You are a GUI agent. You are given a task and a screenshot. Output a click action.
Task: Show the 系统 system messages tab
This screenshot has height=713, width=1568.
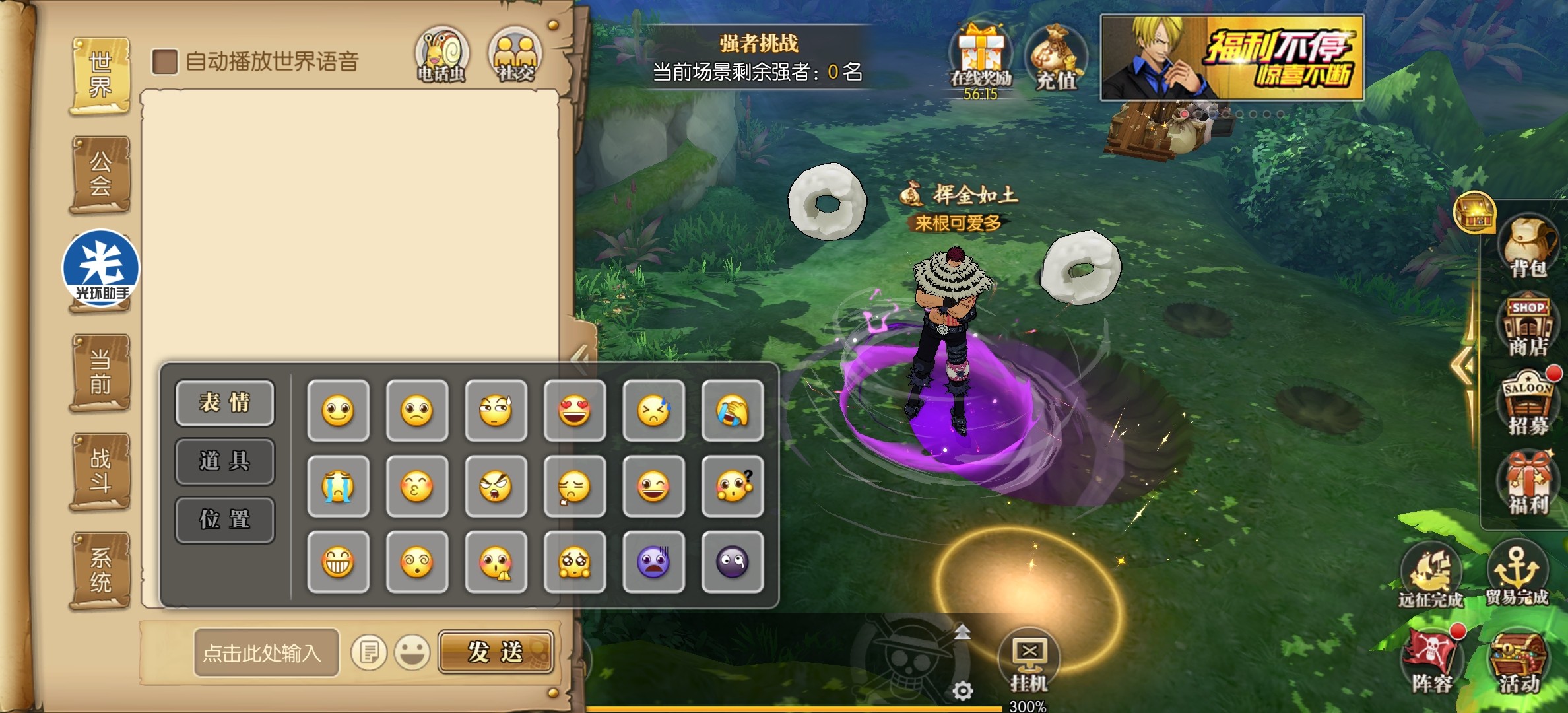pyautogui.click(x=100, y=570)
